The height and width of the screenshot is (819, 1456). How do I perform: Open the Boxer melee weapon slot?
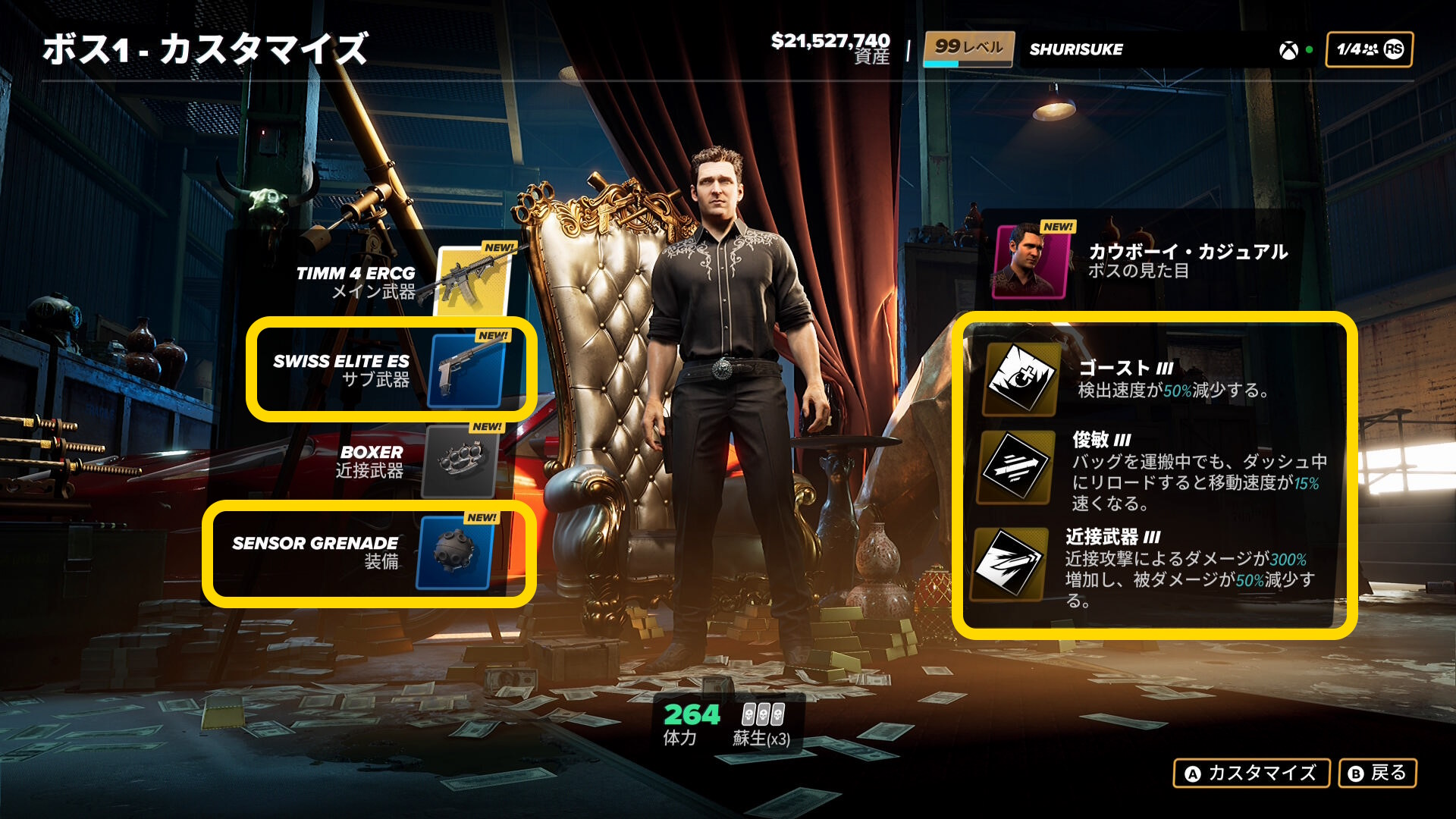[460, 461]
